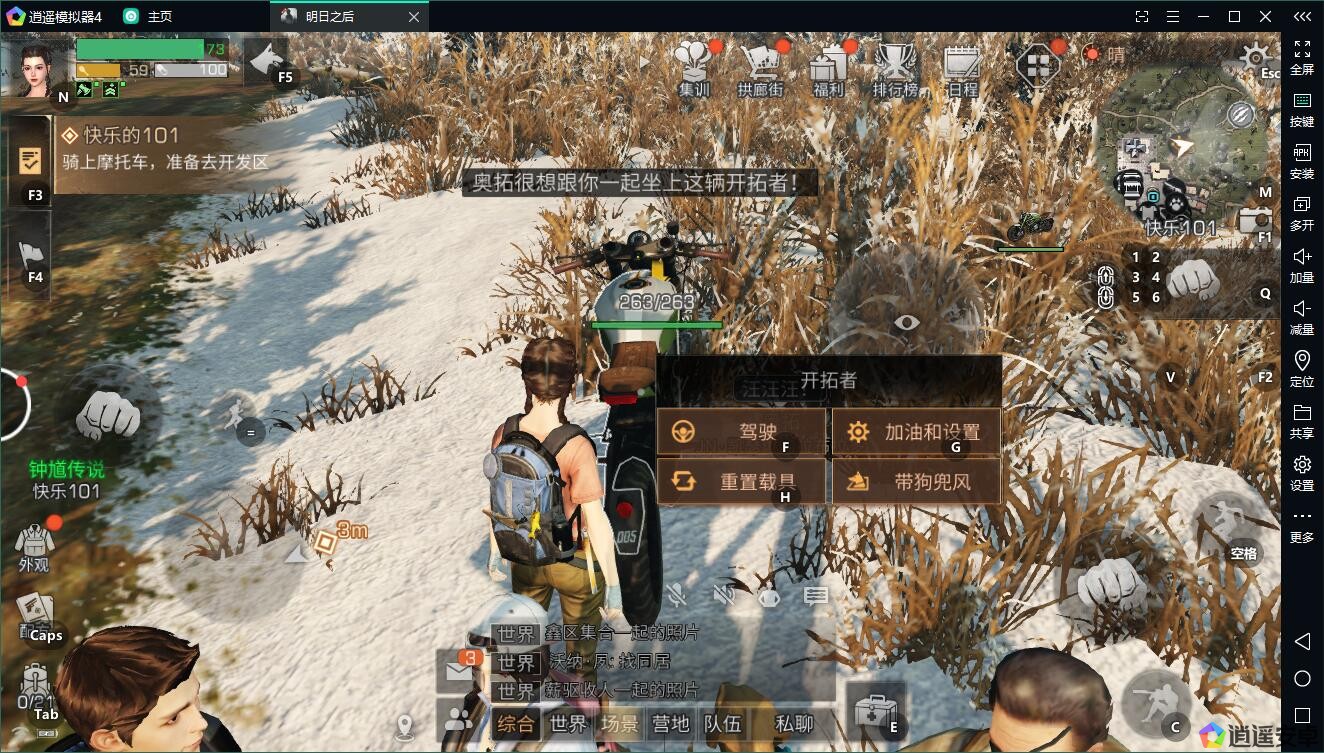Switch to the 营地 chat tab
This screenshot has height=753, width=1324.
(670, 724)
